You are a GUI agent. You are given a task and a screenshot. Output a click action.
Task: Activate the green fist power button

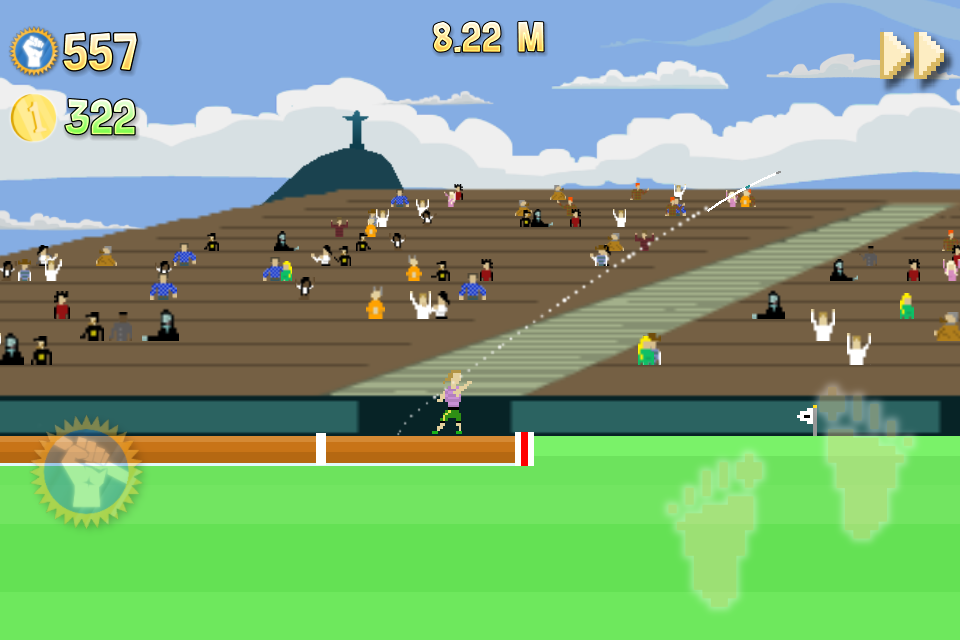87,472
